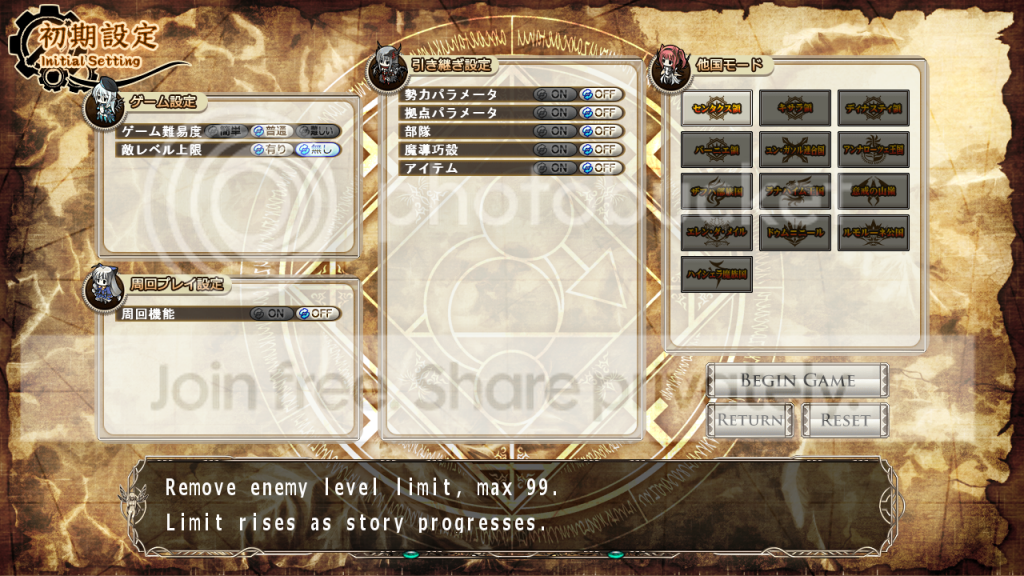
Task: Select the センタクス領 nation mode
Action: tap(717, 108)
